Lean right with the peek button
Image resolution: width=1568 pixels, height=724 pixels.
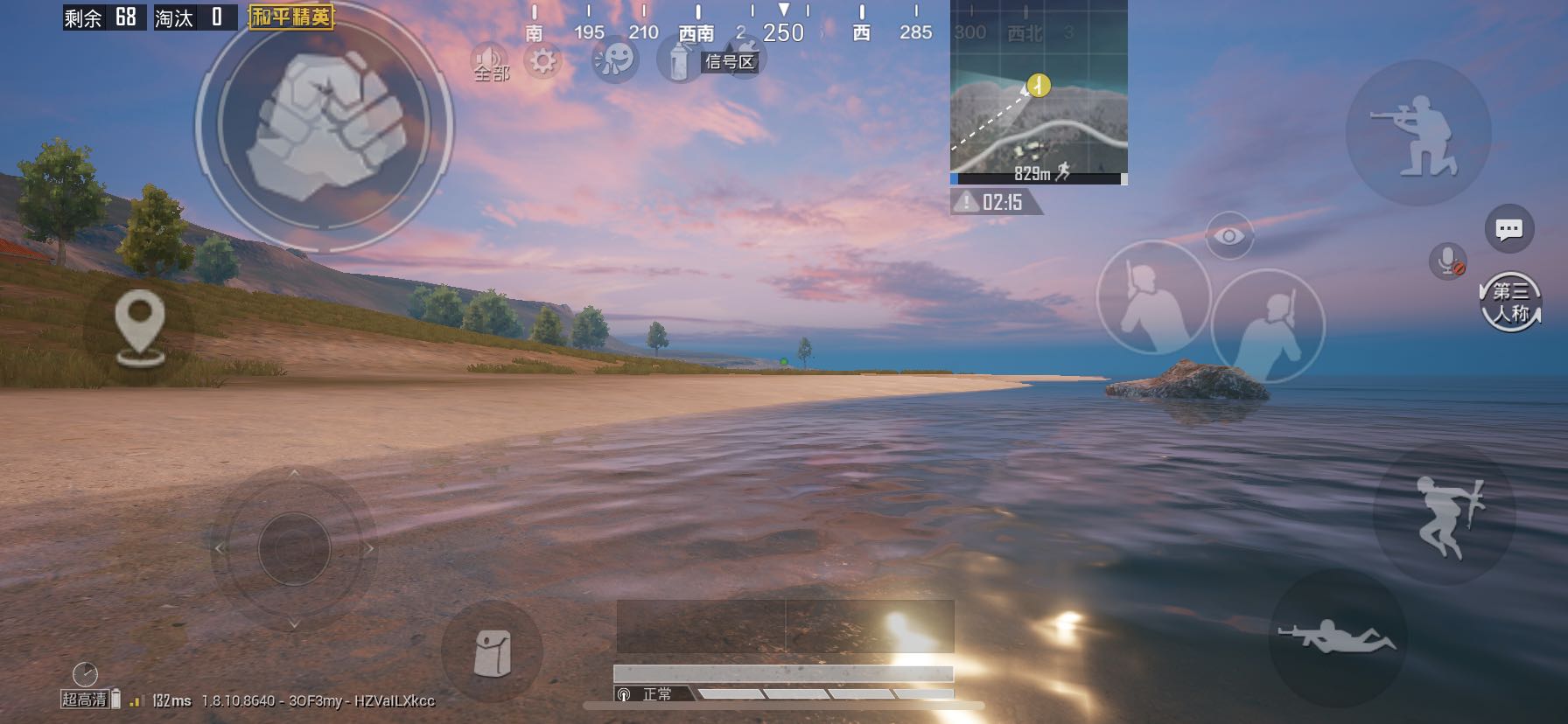click(1268, 324)
